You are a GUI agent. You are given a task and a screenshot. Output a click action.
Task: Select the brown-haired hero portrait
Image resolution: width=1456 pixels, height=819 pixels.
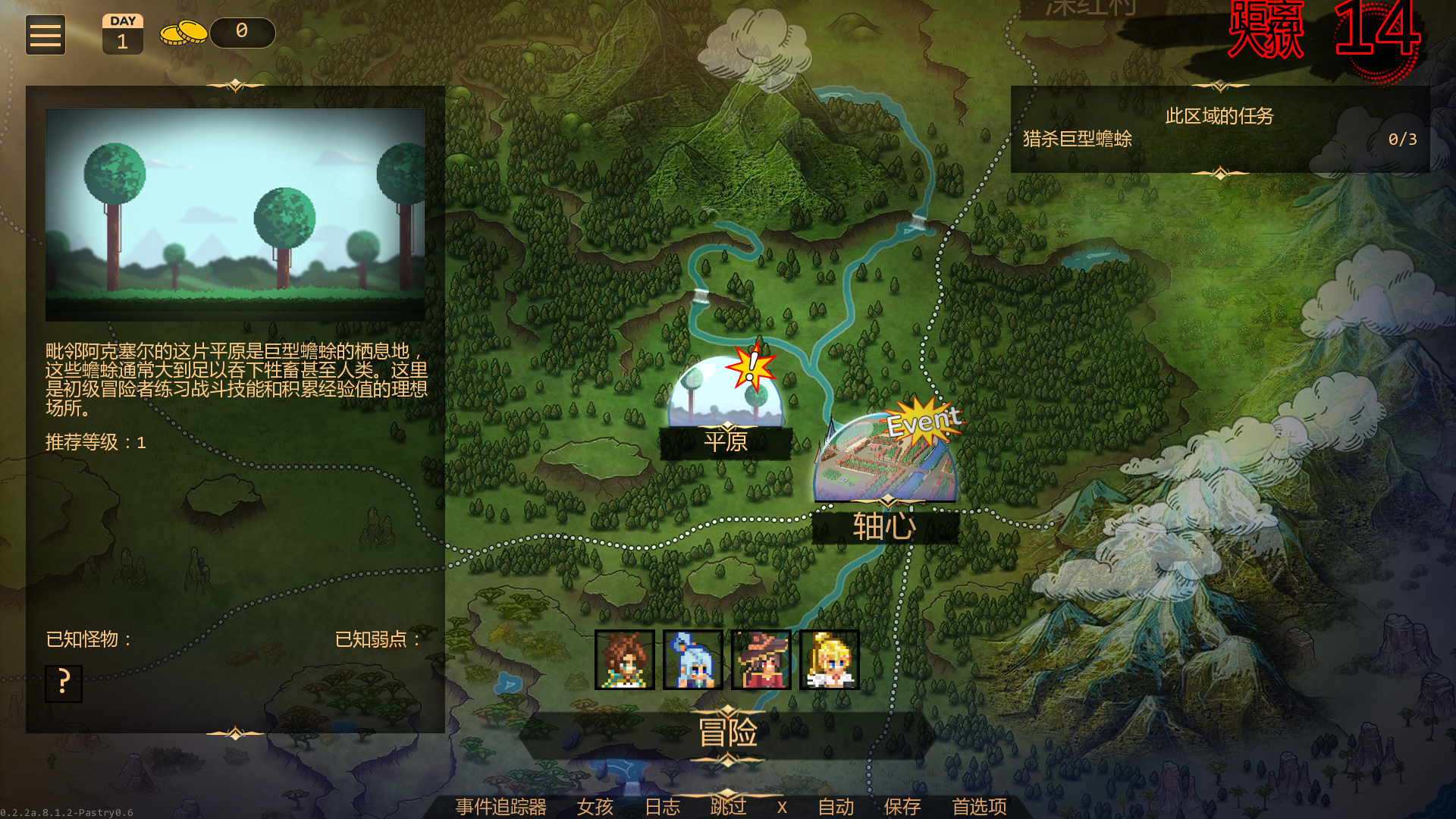pos(625,660)
